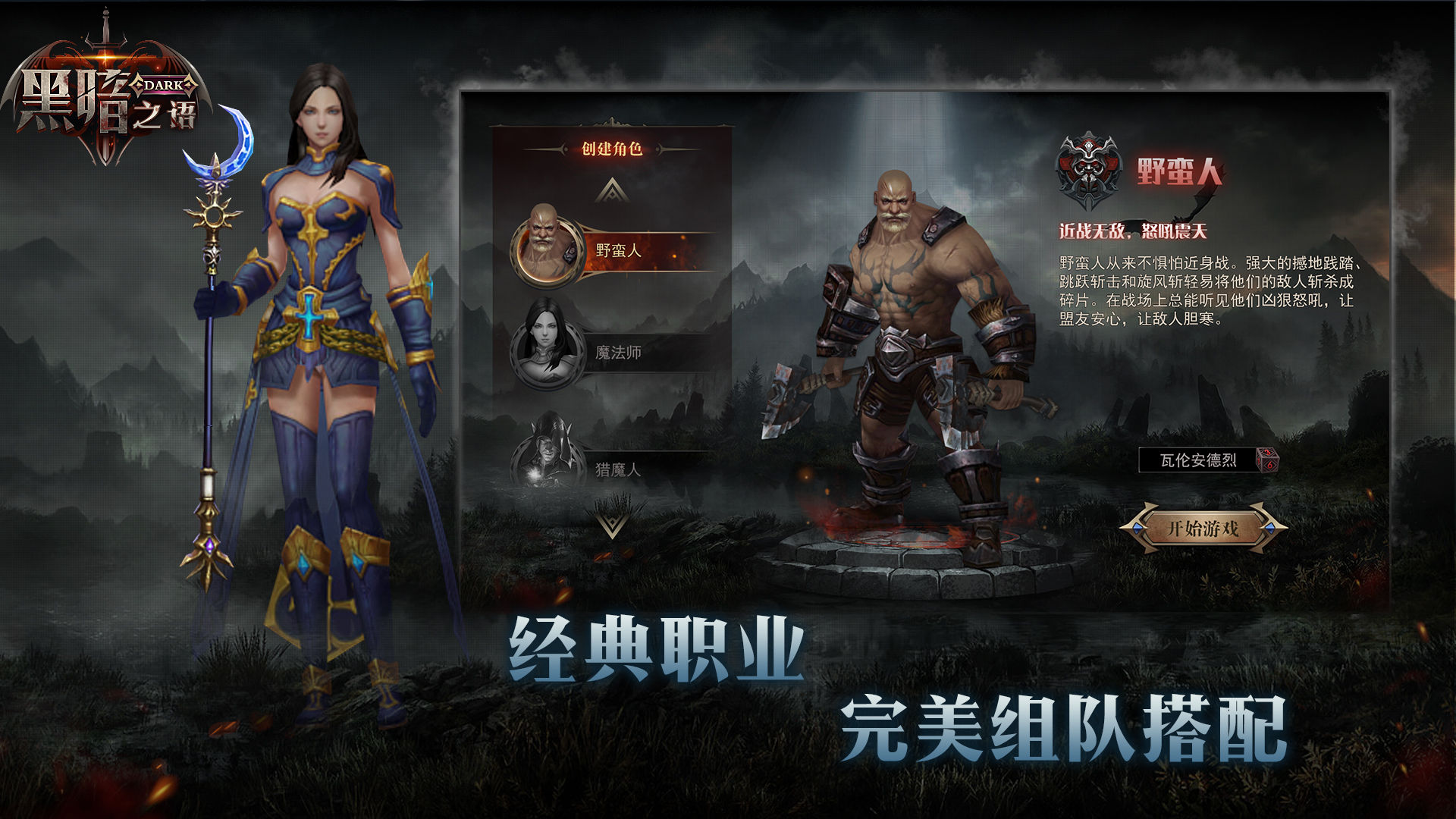The image size is (1456, 819).
Task: Choose the 魔法师 mage class
Action: [x=616, y=353]
